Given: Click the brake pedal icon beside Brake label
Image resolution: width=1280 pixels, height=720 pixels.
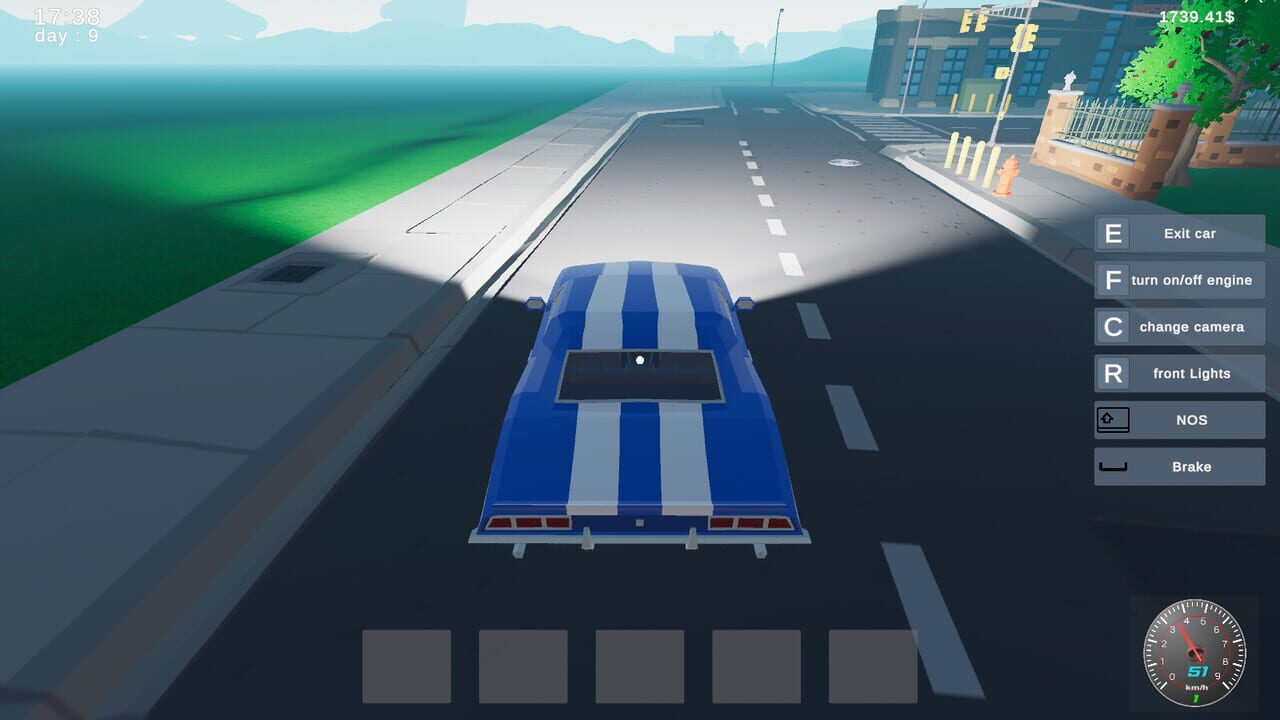Looking at the screenshot, I should click(1113, 466).
